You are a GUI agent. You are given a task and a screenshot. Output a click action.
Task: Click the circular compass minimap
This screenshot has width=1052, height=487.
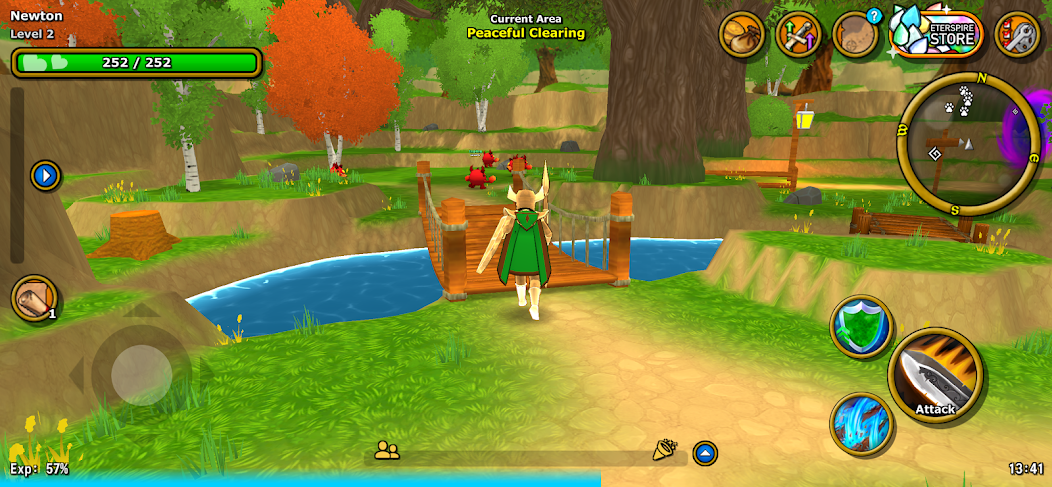[x=955, y=144]
